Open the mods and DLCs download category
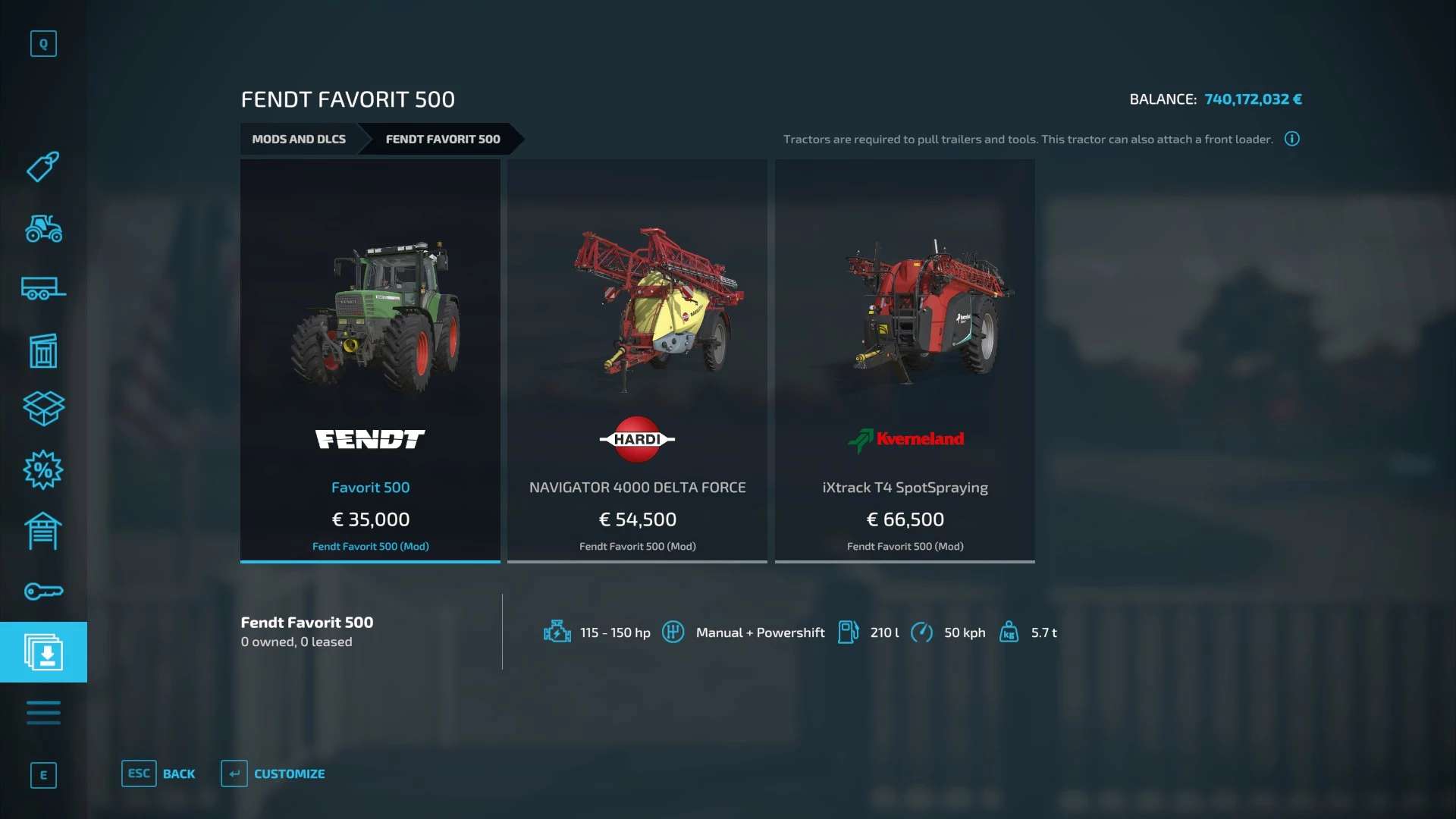The width and height of the screenshot is (1456, 819). click(x=43, y=652)
